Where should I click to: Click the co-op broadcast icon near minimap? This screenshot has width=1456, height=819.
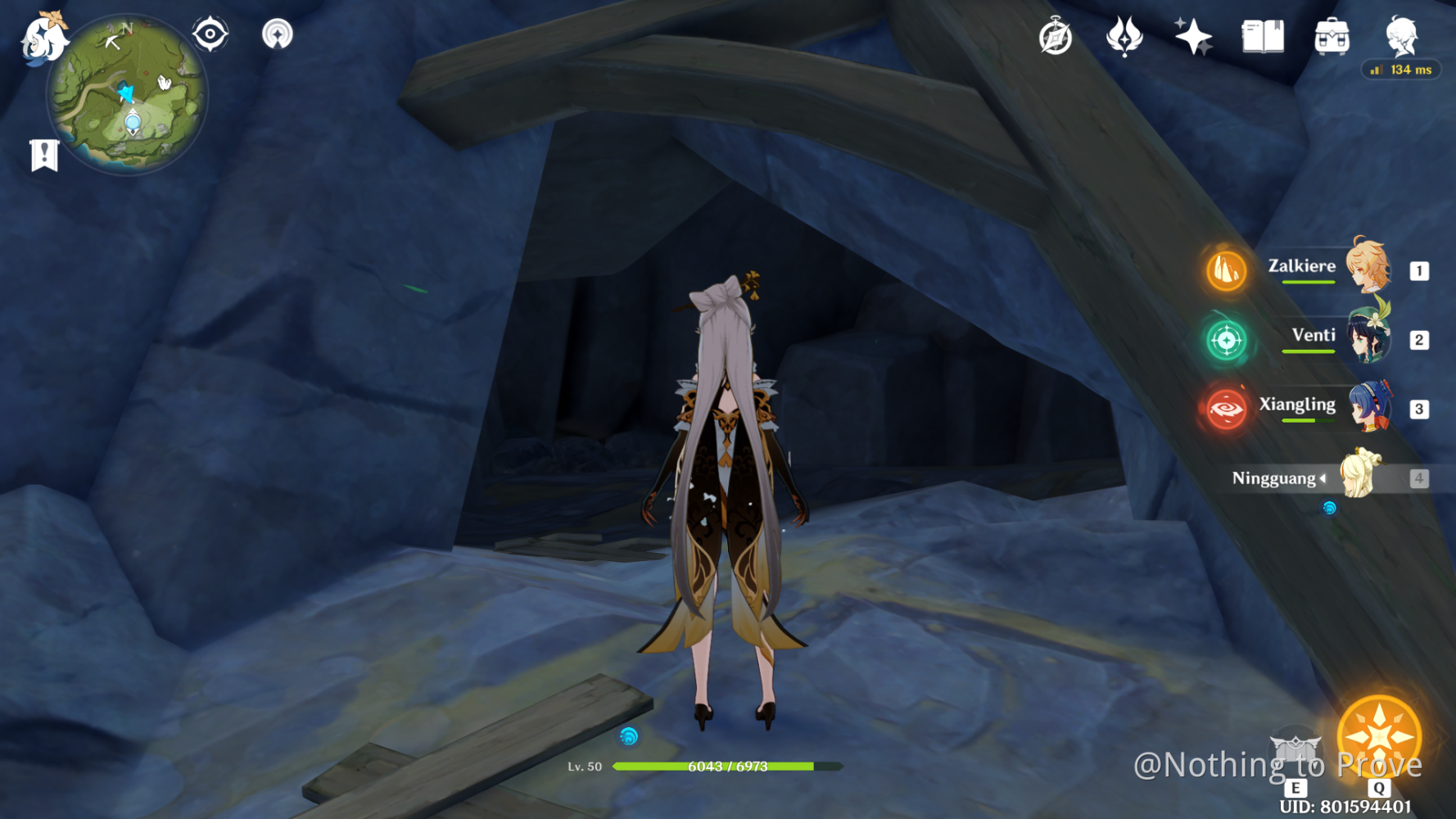pyautogui.click(x=278, y=34)
